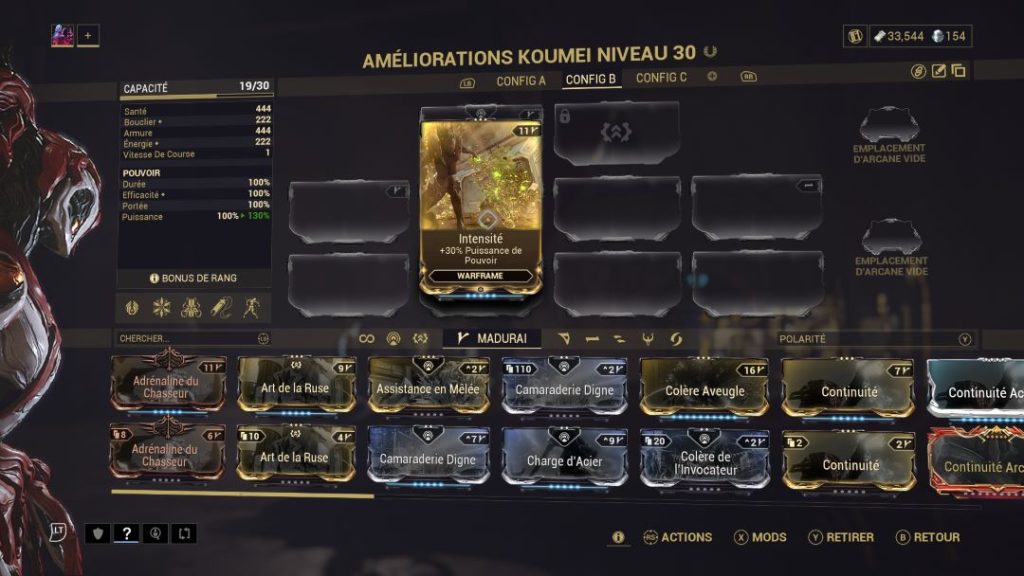This screenshot has height=576, width=1024.
Task: Open the link chain icon beside the pencil
Action: pyautogui.click(x=919, y=71)
